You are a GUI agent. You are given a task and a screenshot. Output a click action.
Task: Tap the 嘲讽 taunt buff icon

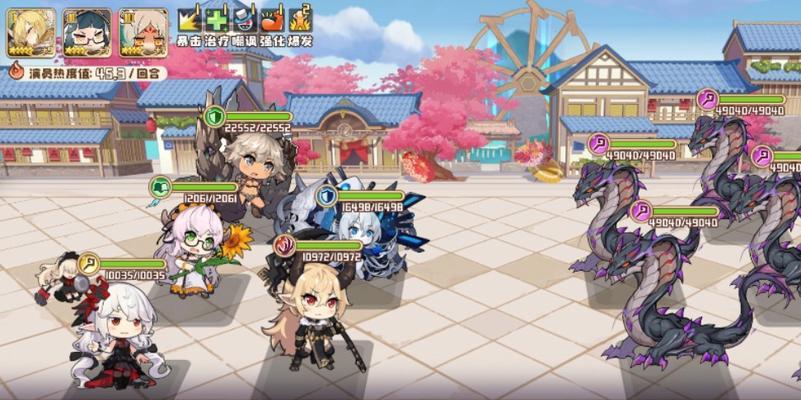click(245, 20)
